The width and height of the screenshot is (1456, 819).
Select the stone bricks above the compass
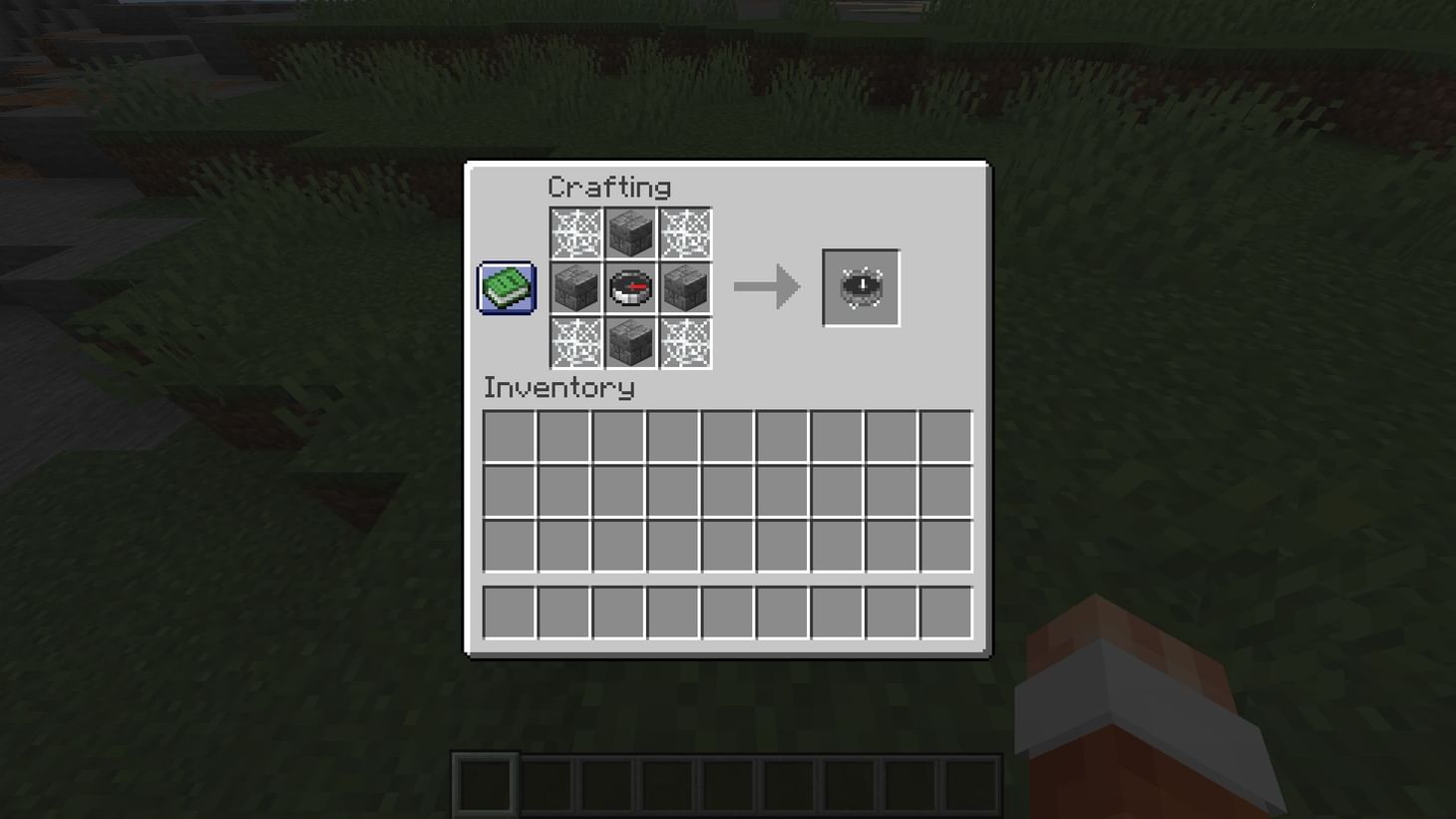(x=631, y=233)
